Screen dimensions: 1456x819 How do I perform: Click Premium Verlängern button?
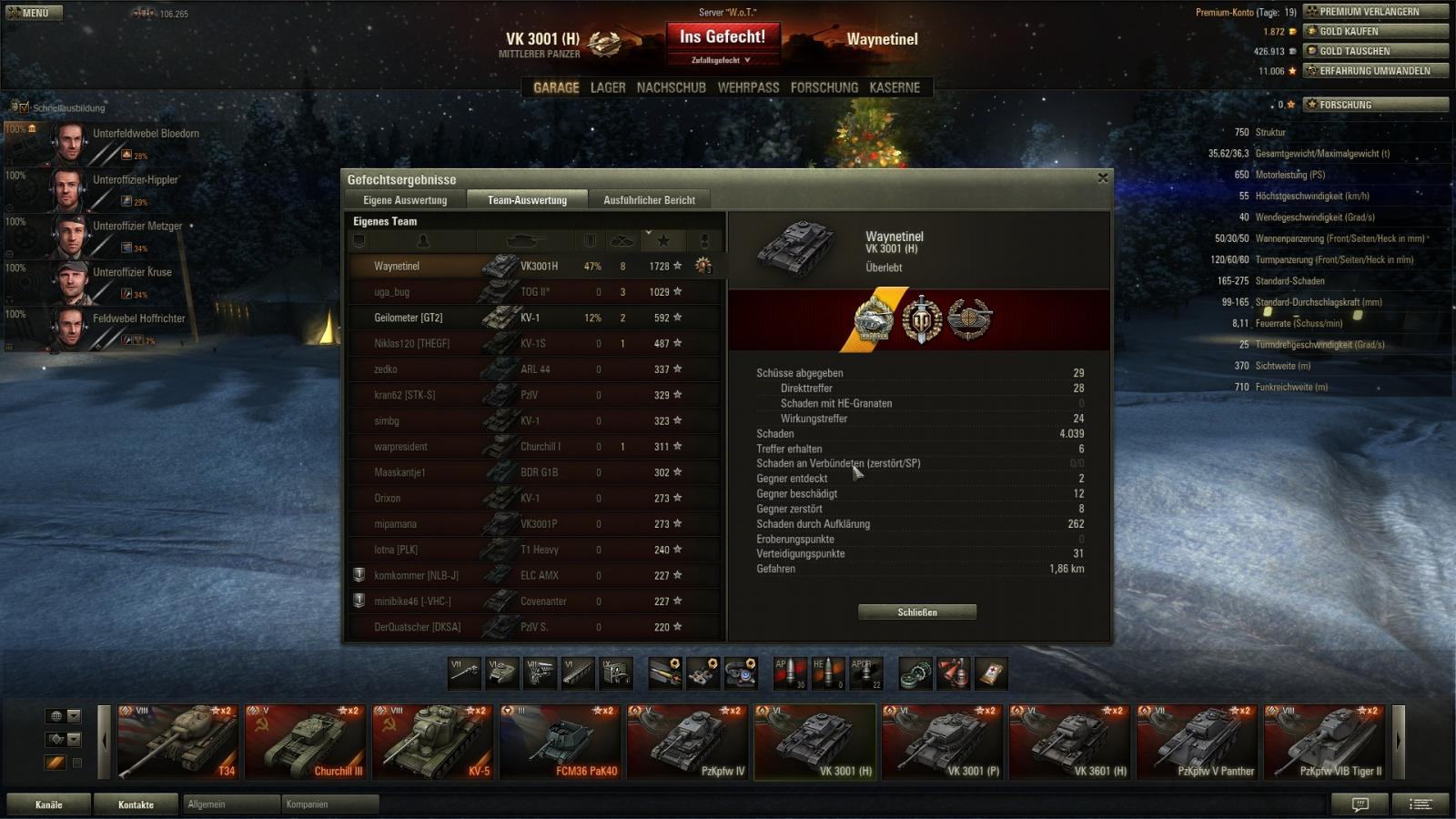click(1374, 12)
